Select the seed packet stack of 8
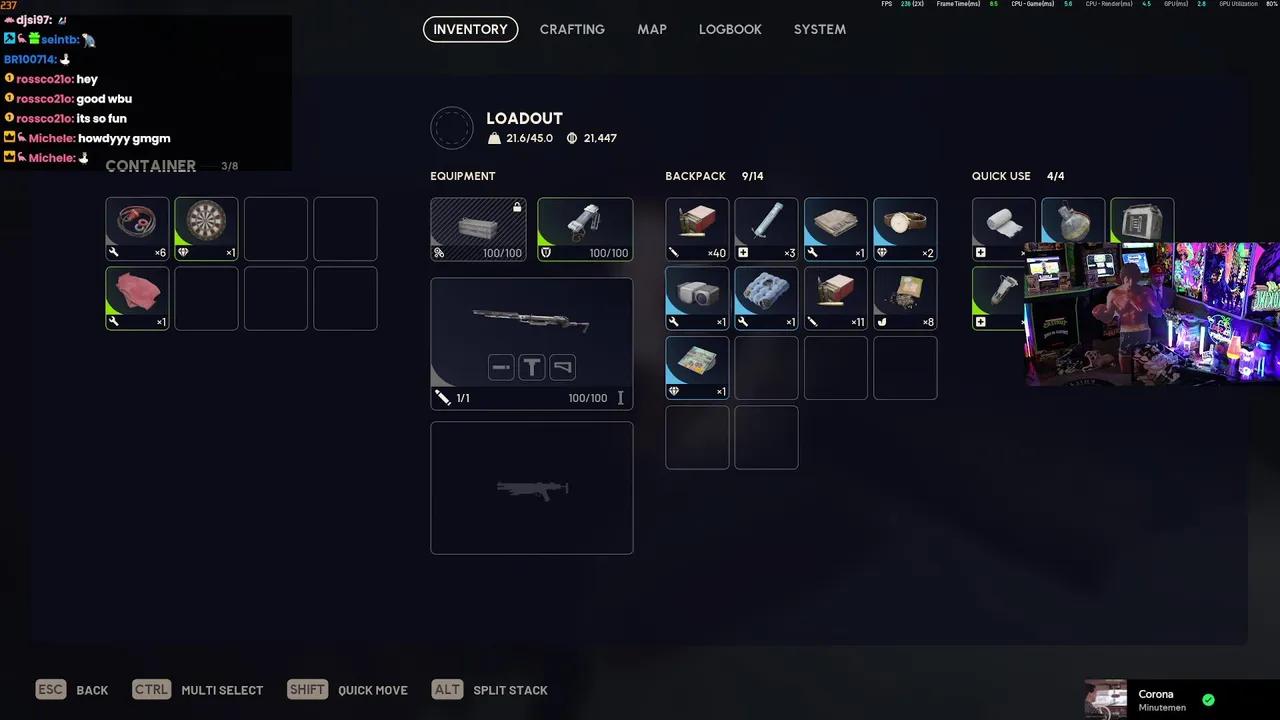1280x720 pixels. [905, 298]
